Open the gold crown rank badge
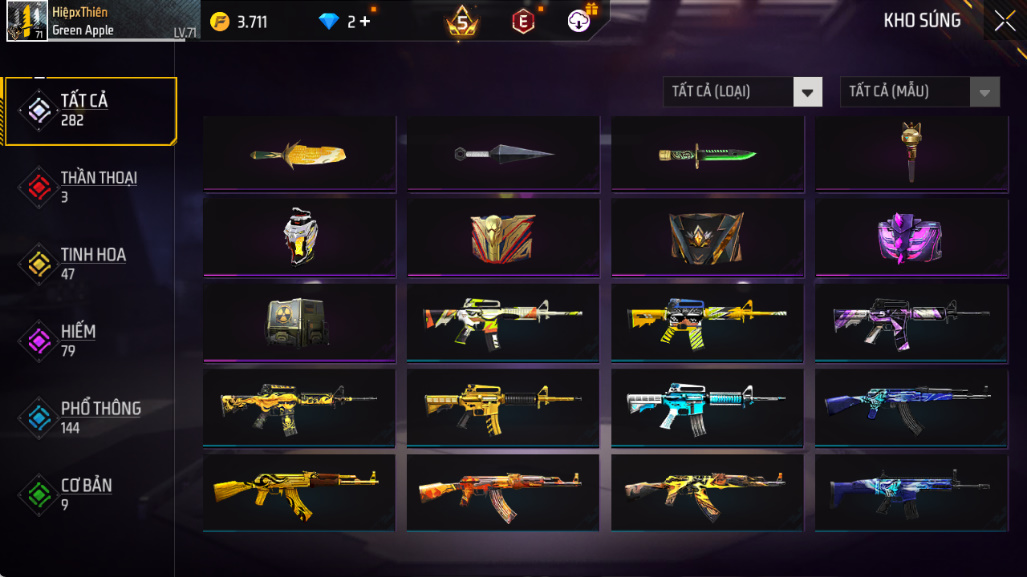 (x=461, y=22)
